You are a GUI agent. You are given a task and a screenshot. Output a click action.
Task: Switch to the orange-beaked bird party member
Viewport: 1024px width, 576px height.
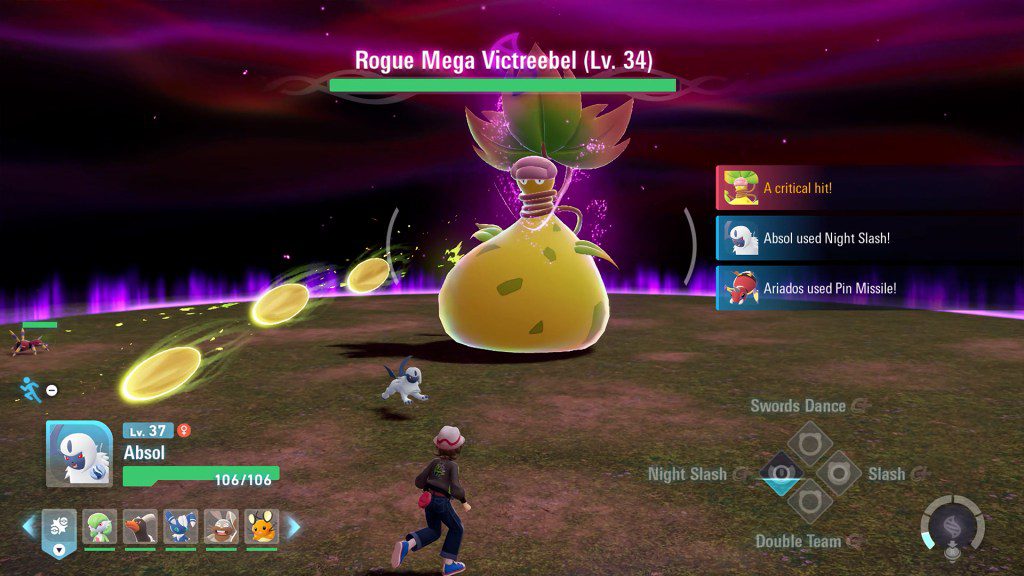[140, 526]
